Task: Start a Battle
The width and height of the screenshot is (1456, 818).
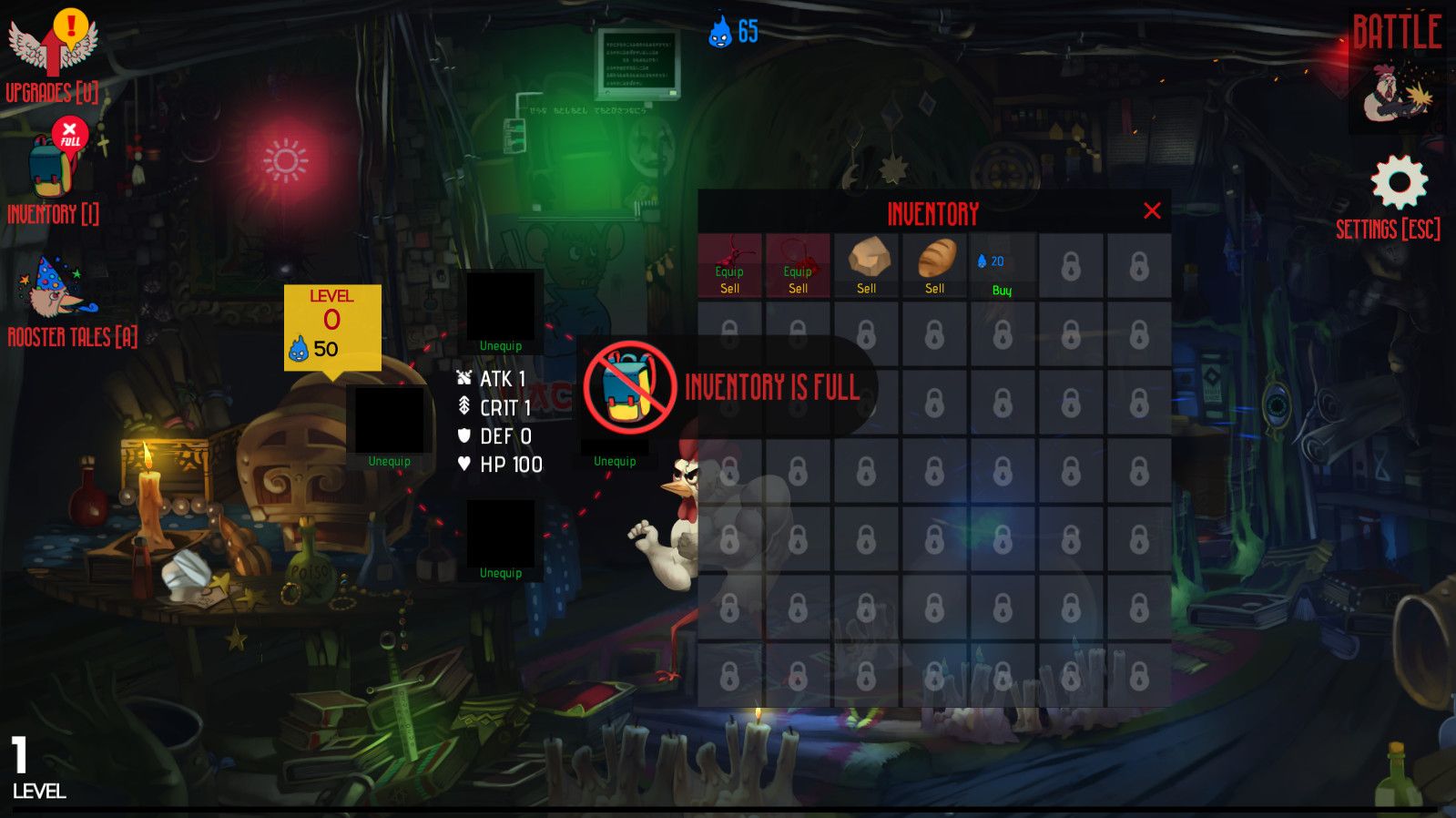Action: click(x=1397, y=73)
